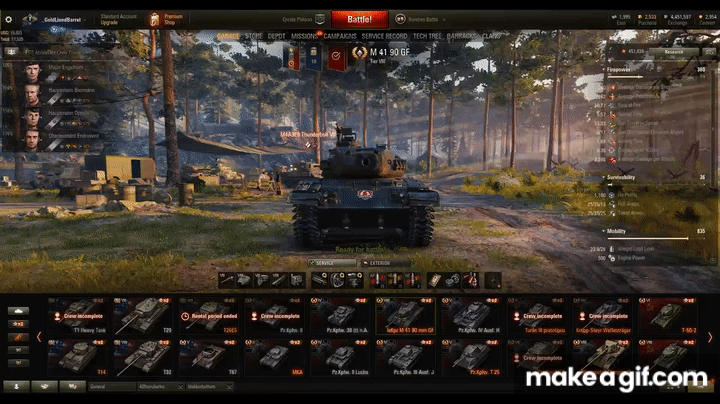The height and width of the screenshot is (404, 720).
Task: Select the T29 tank in the carousel
Action: 146,316
